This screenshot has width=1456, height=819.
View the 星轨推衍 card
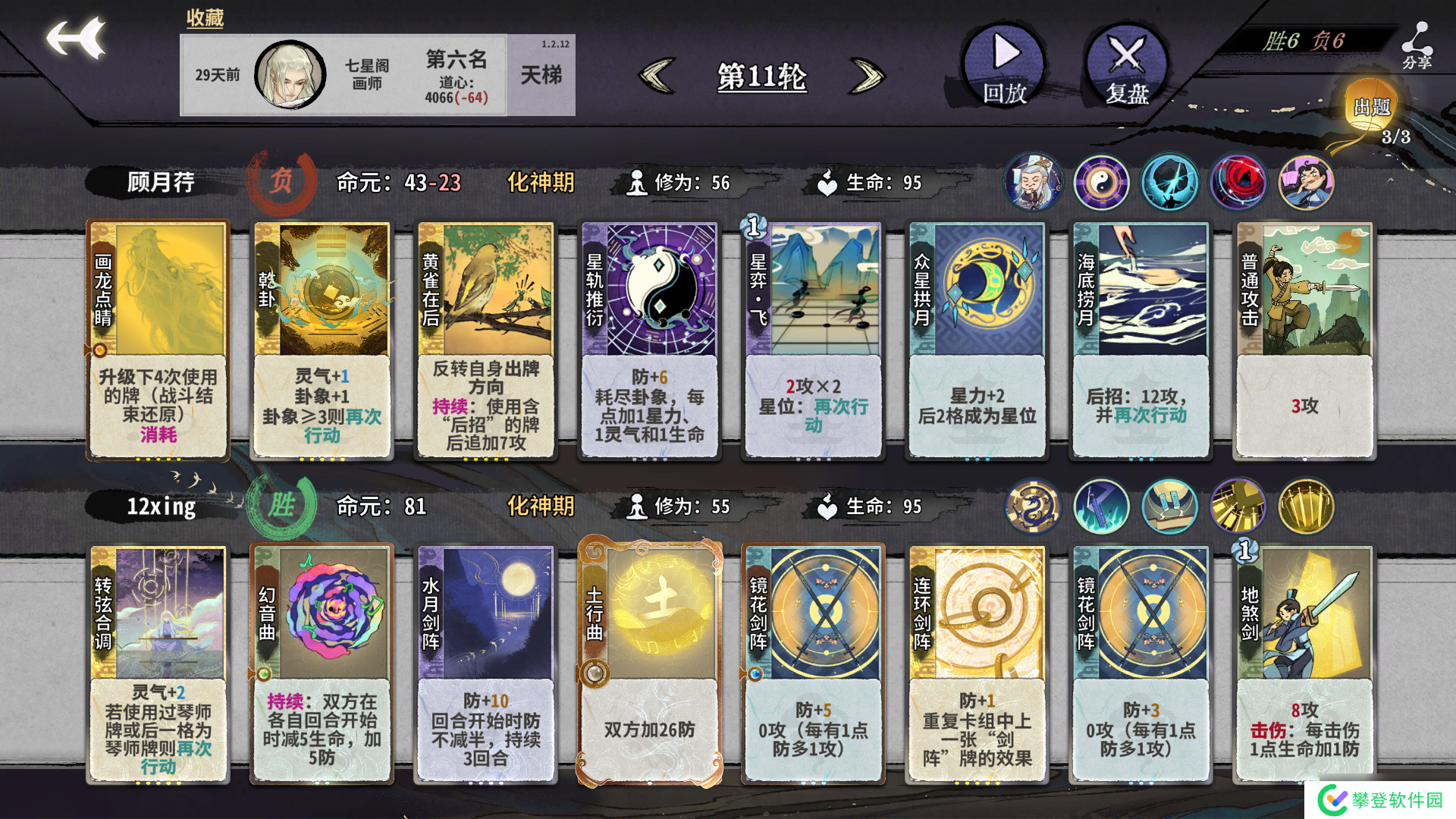[x=649, y=340]
